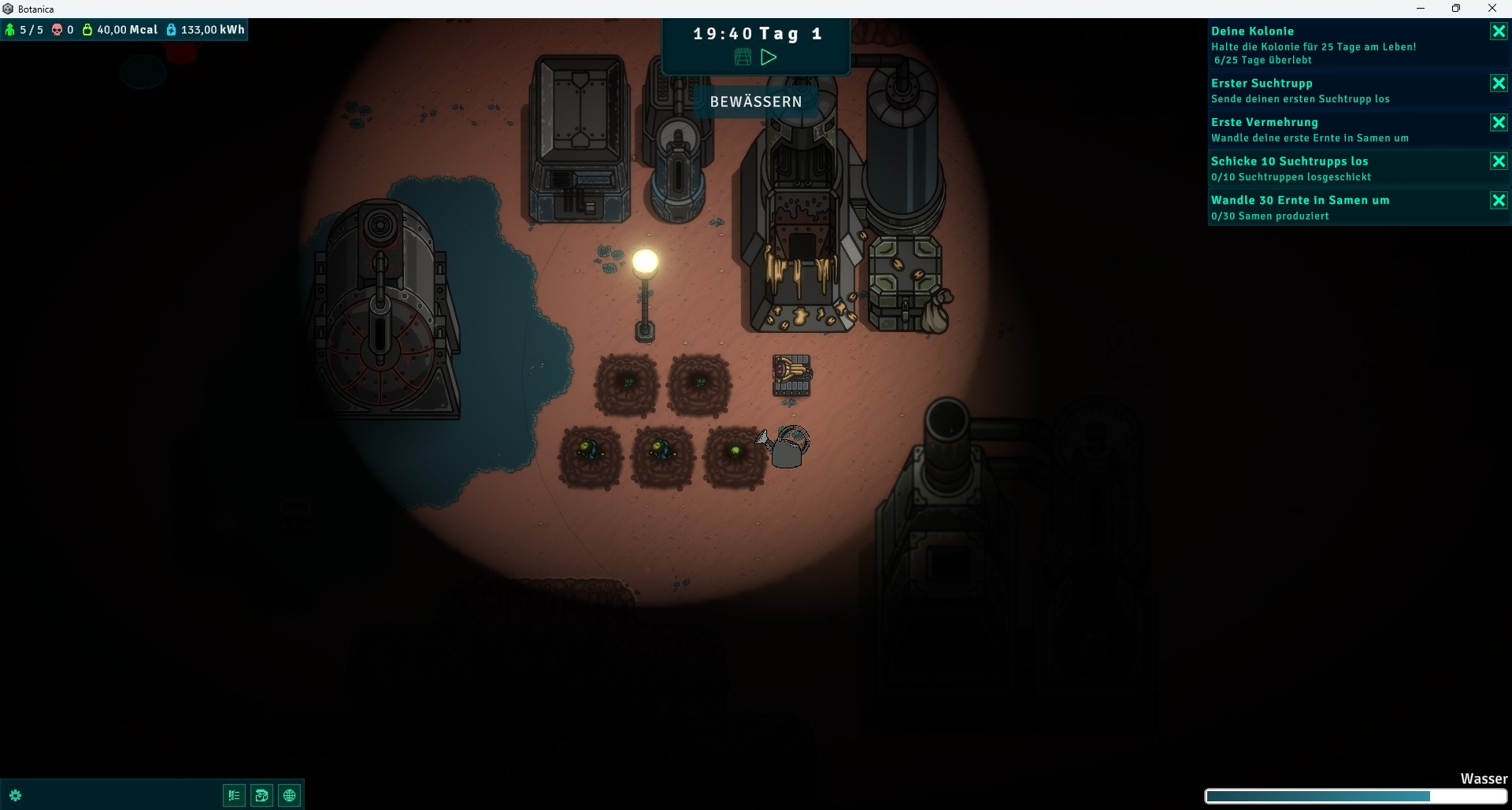Open the storage box icon button

pyautogui.click(x=261, y=795)
